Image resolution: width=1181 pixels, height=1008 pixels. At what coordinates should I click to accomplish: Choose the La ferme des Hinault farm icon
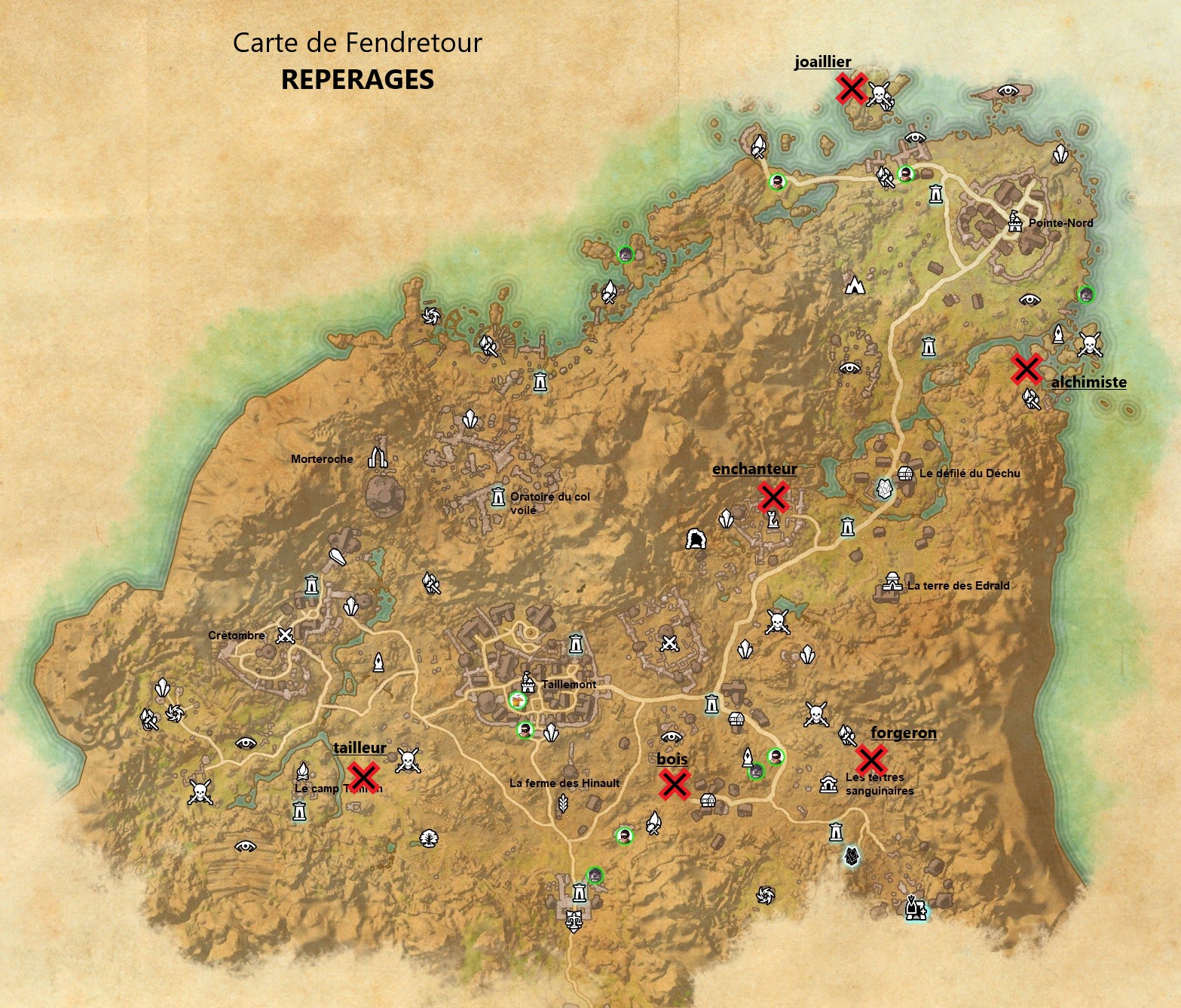point(563,805)
